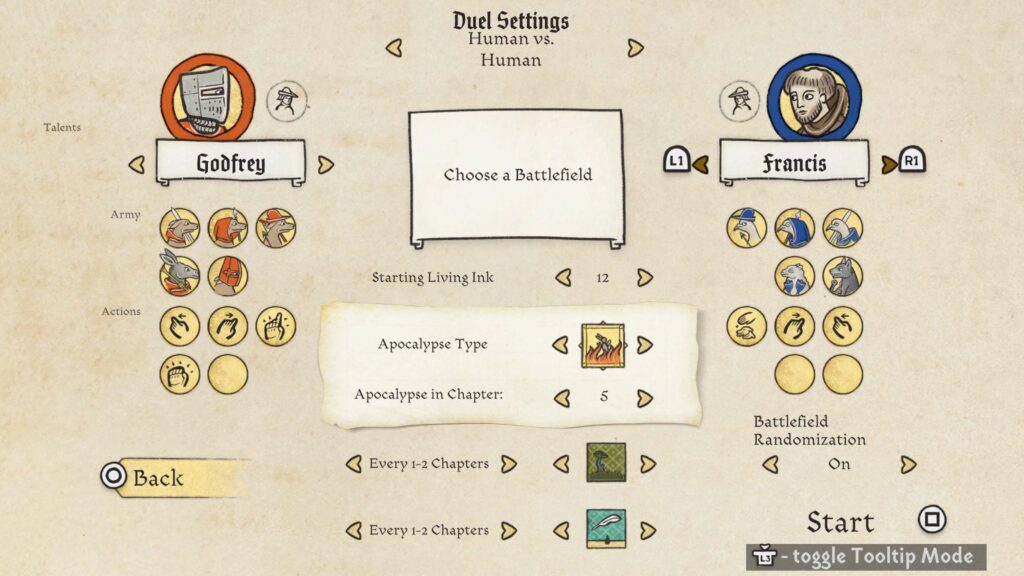Viewport: 1024px width, 576px height.
Task: Select next hero after Godfrey
Action: point(325,165)
